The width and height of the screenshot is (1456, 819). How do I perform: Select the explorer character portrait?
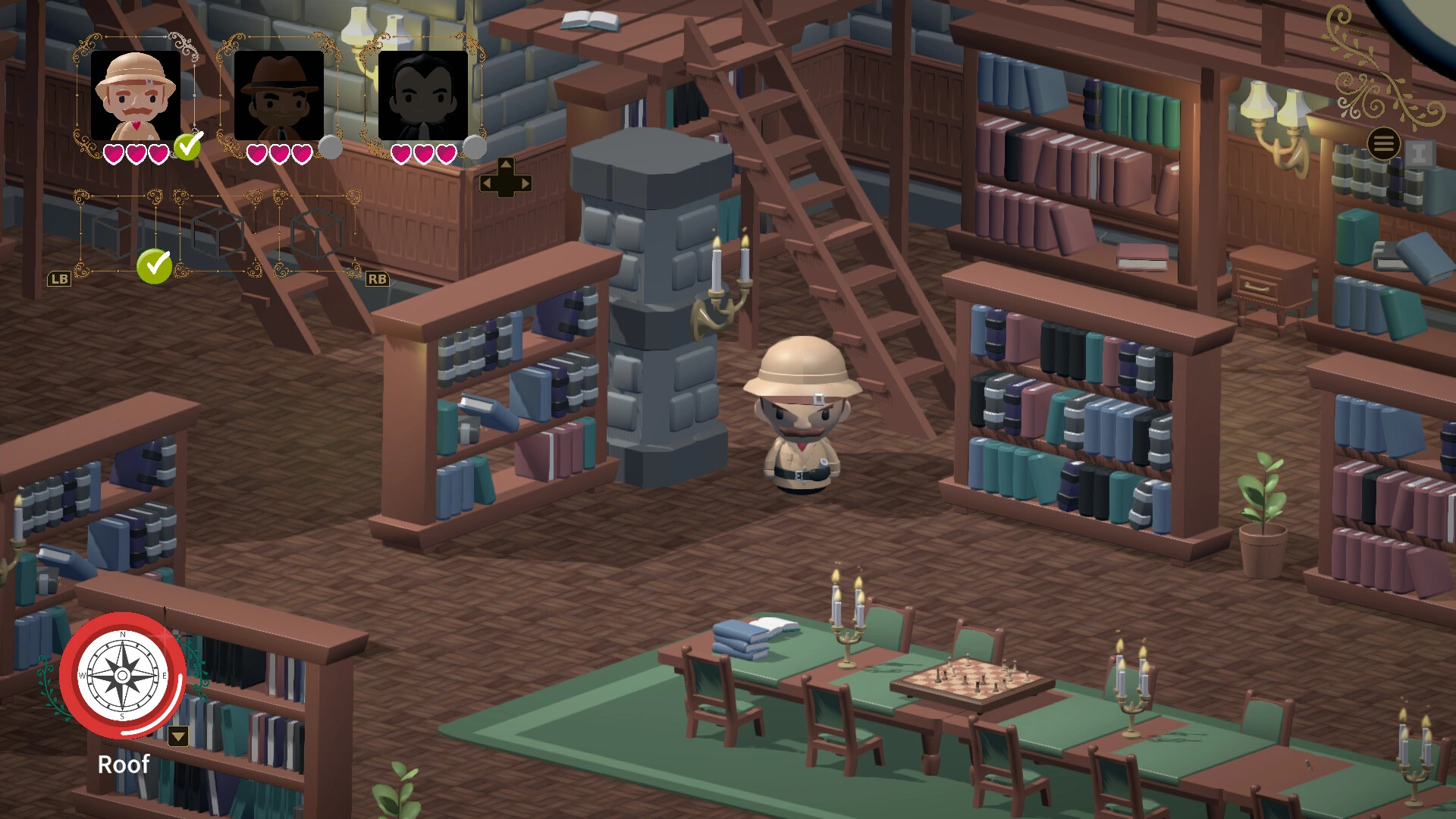[x=136, y=95]
